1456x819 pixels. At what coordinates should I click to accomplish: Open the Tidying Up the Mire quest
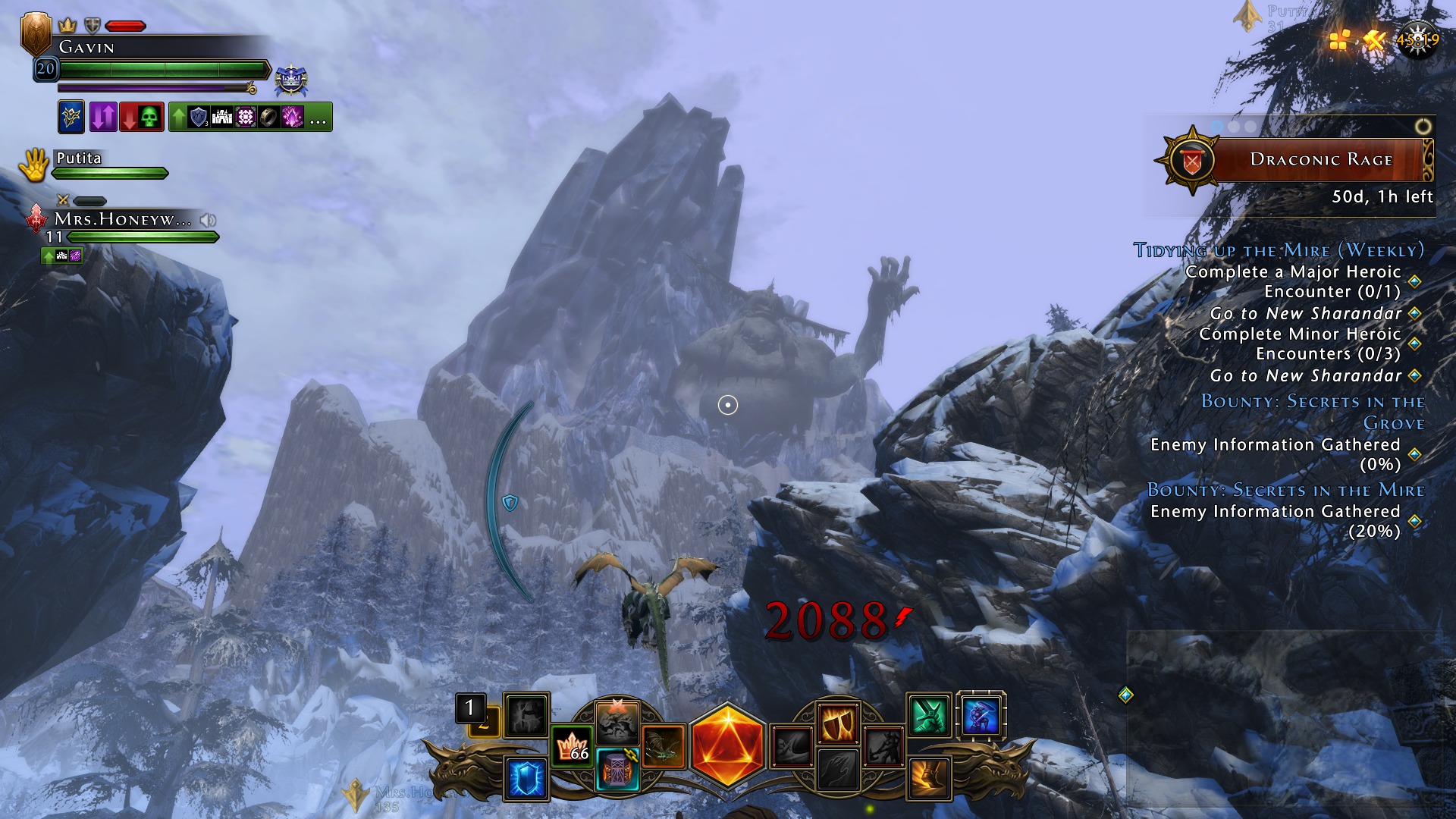(x=1279, y=250)
